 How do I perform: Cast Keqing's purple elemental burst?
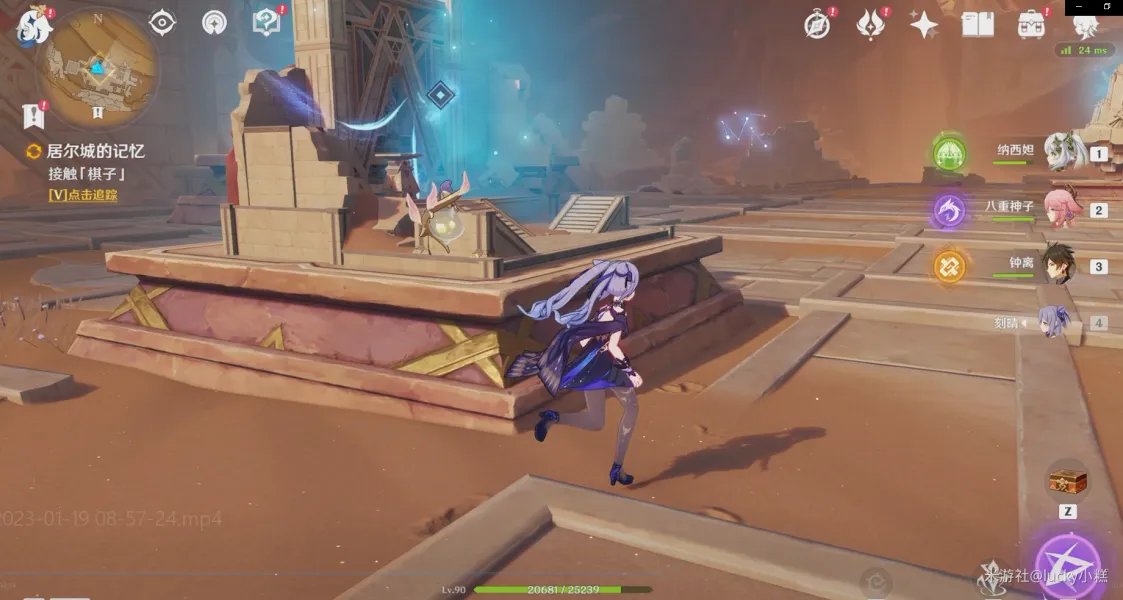pos(1068,567)
